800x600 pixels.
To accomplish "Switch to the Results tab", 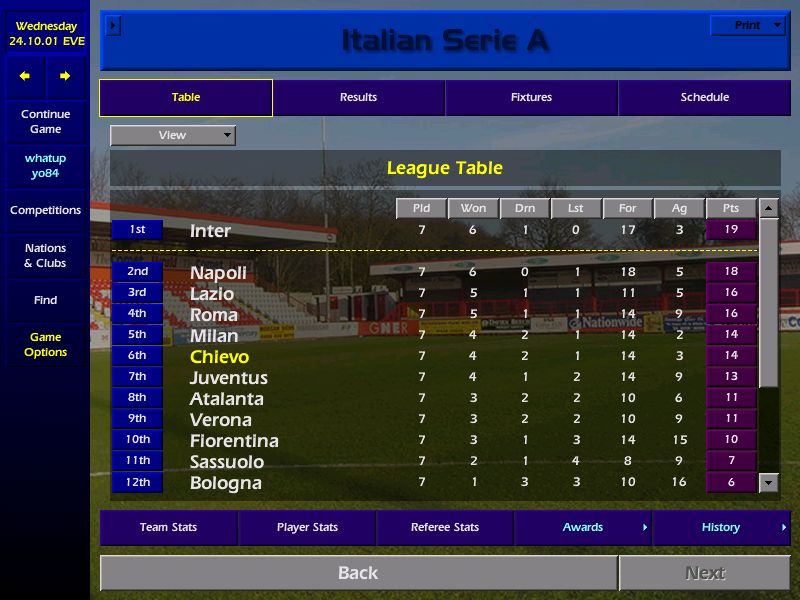I will point(358,98).
